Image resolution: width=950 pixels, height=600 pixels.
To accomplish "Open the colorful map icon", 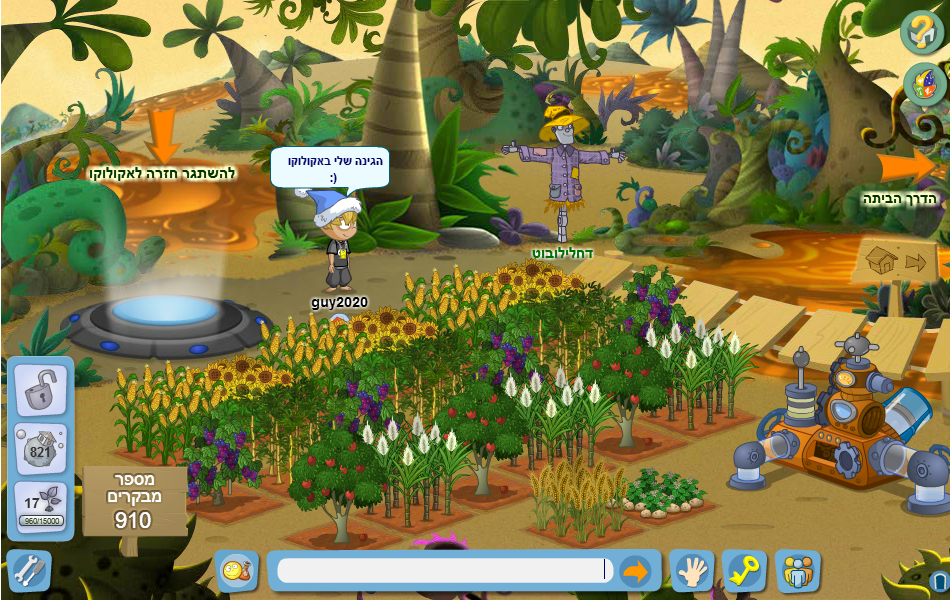I will point(924,85).
